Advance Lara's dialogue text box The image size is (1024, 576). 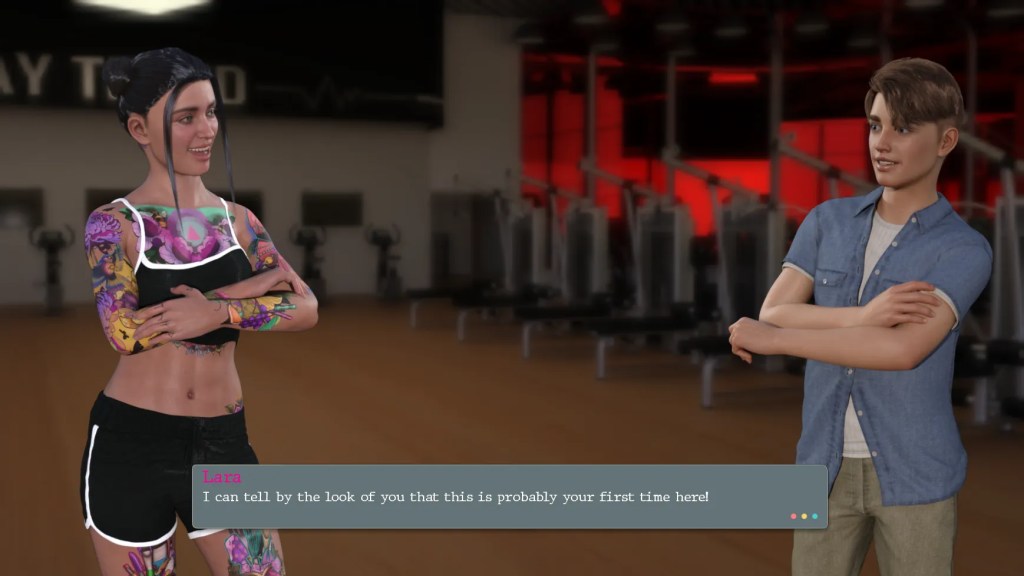click(x=509, y=497)
